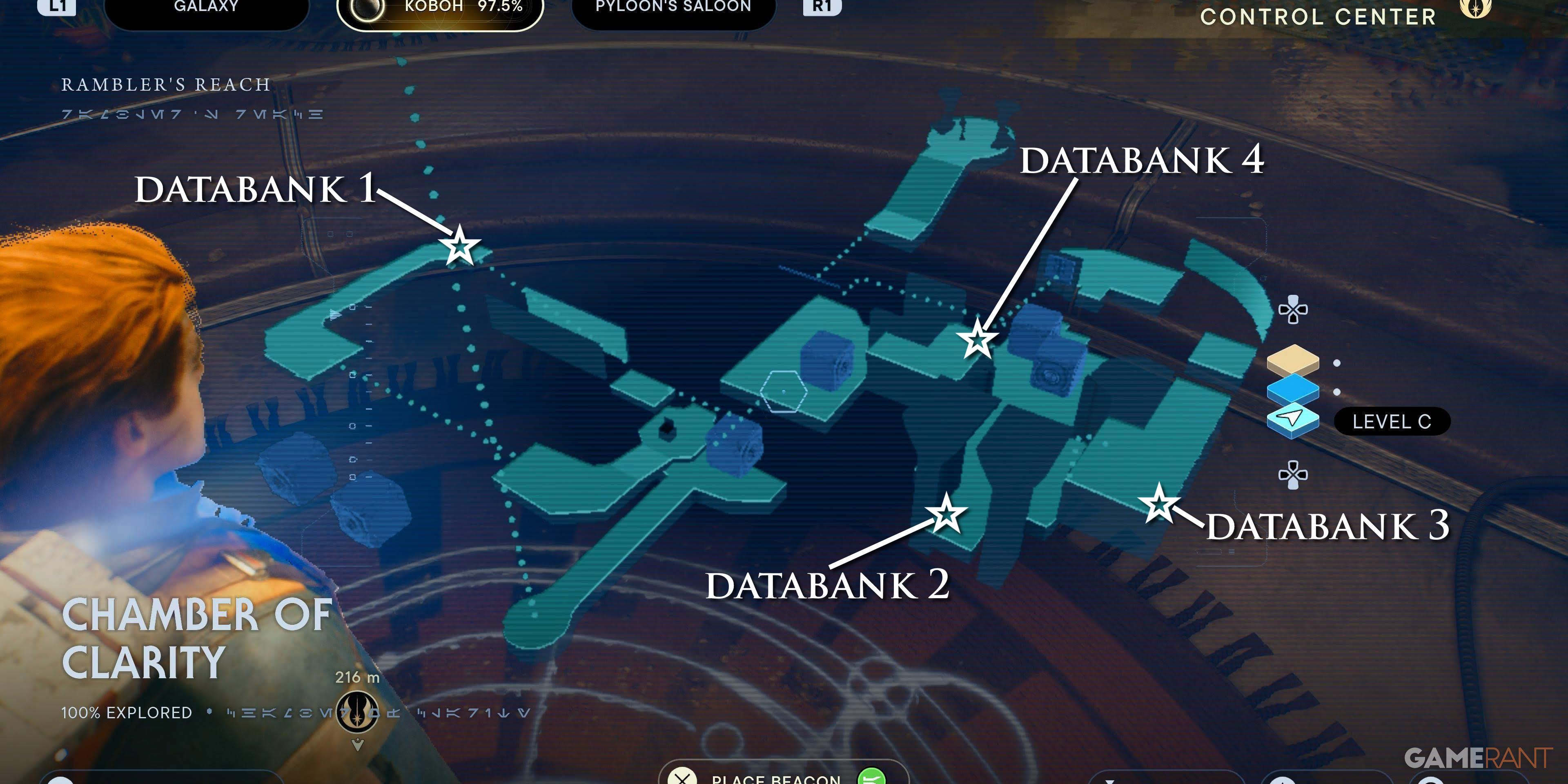Click the Level C label
Viewport: 1568px width, 784px height.
point(1393,421)
